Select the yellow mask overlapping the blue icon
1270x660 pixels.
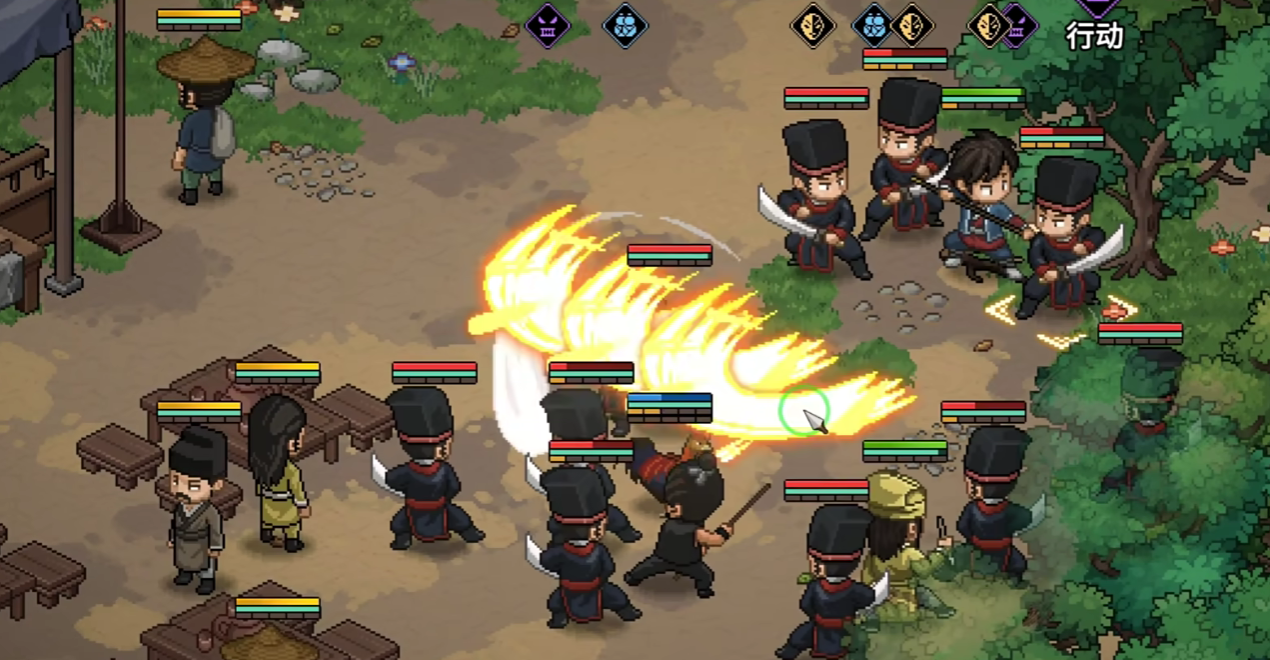pyautogui.click(x=913, y=25)
